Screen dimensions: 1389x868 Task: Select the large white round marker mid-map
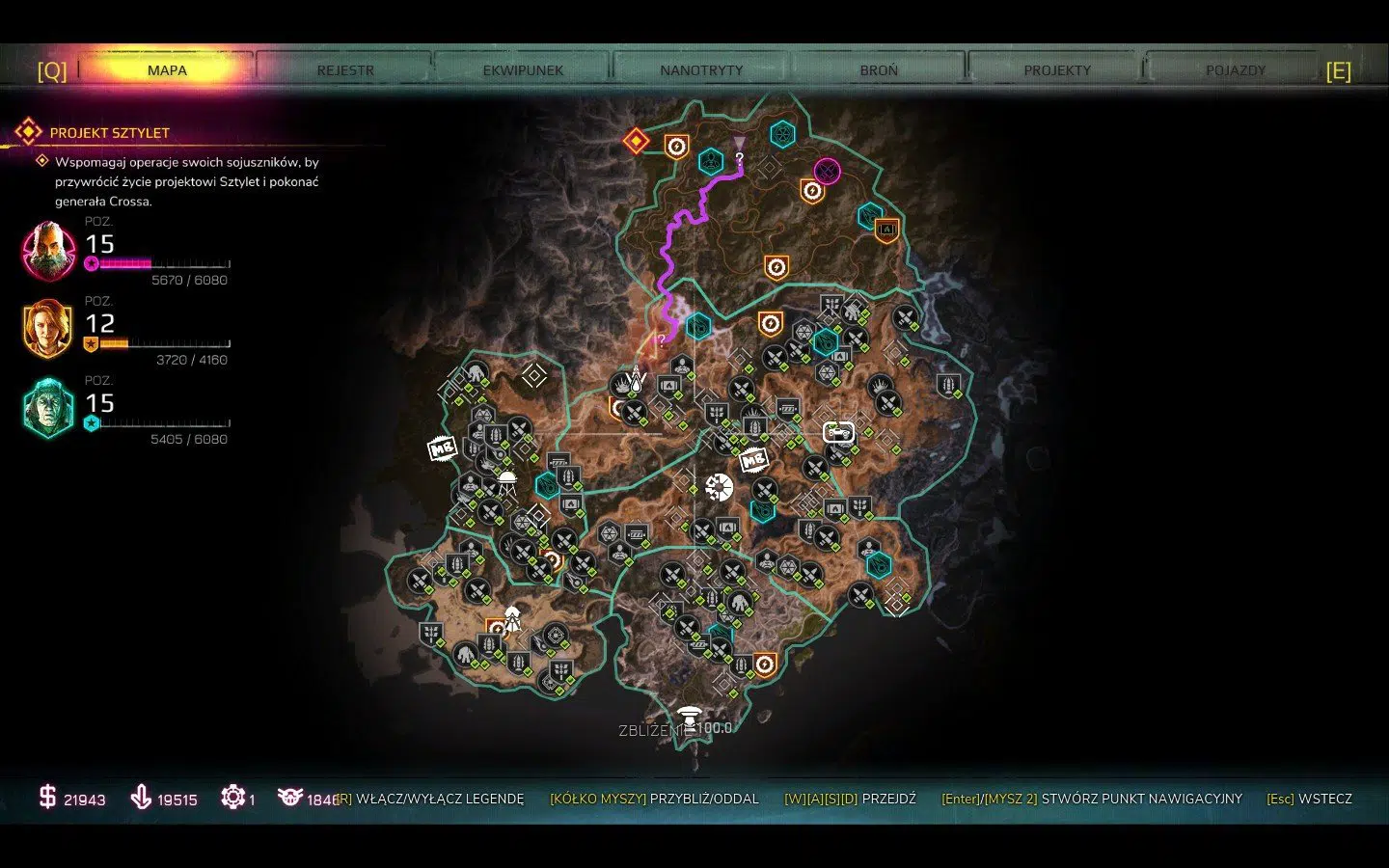click(x=719, y=487)
